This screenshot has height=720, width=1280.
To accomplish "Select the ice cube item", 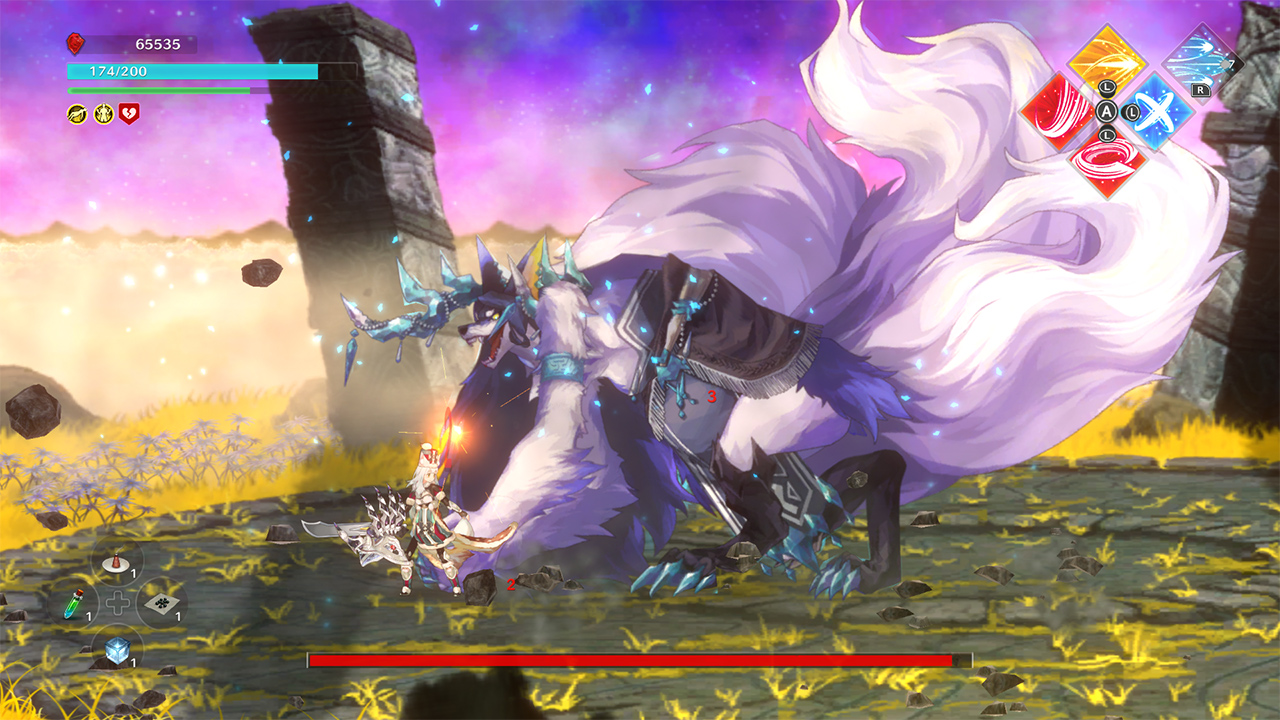I will (118, 651).
